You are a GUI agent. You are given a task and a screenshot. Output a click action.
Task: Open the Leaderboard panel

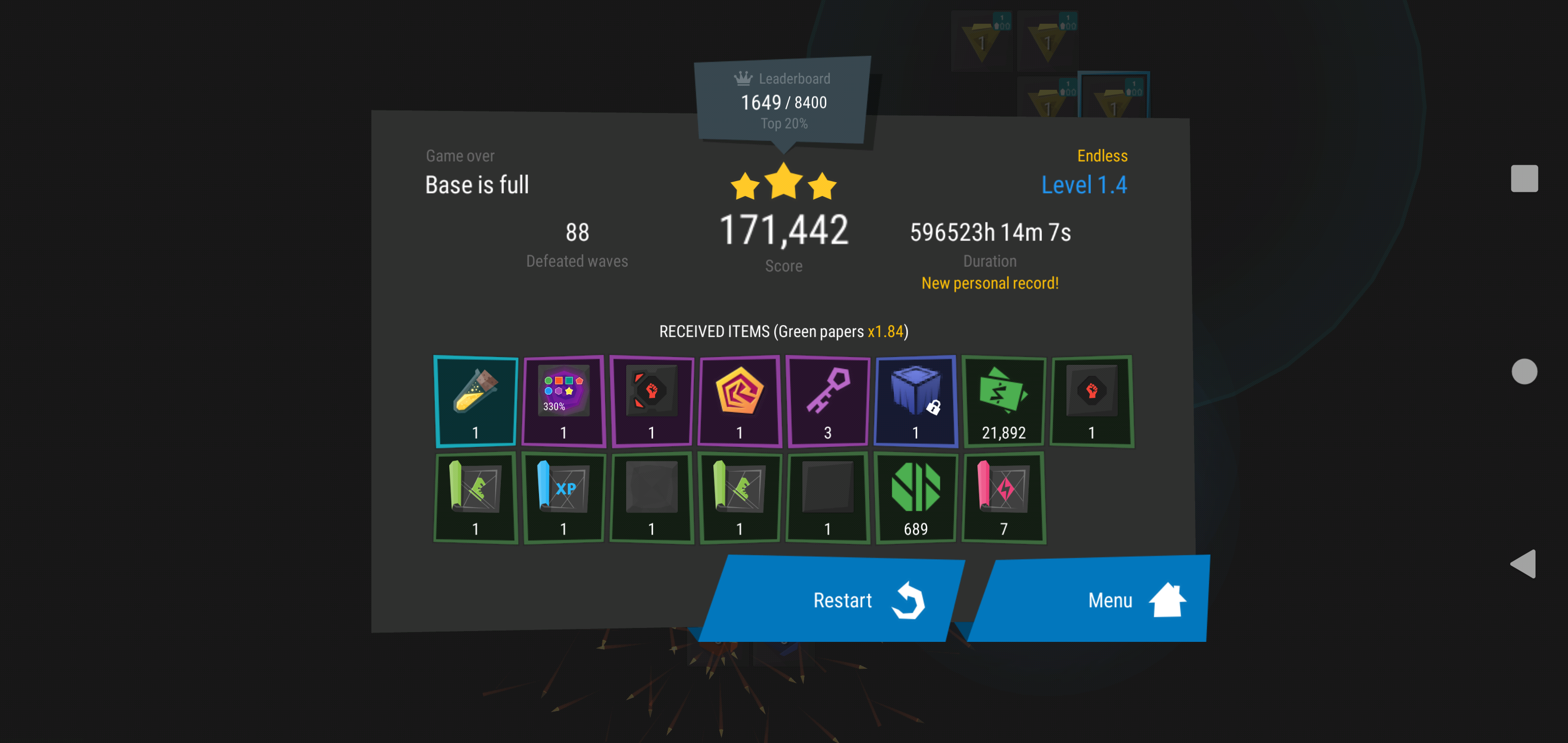pos(784,101)
